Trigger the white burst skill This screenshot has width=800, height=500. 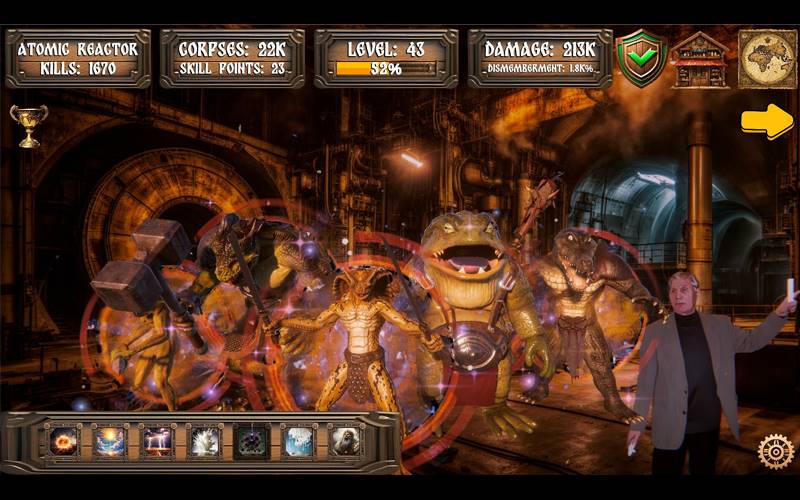tap(204, 441)
